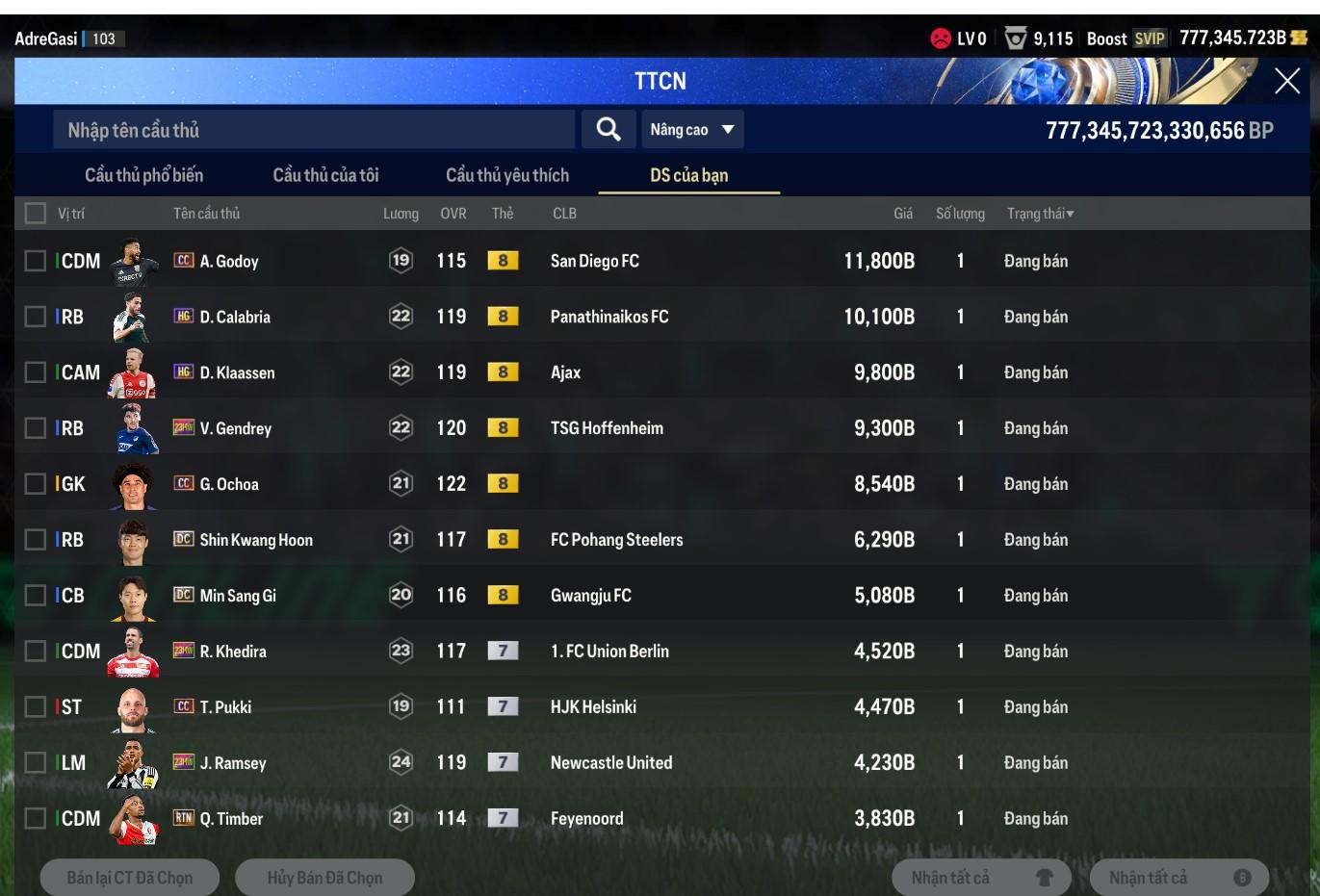Viewport: 1320px width, 896px height.
Task: Click the magnifying glass search button
Action: click(608, 129)
